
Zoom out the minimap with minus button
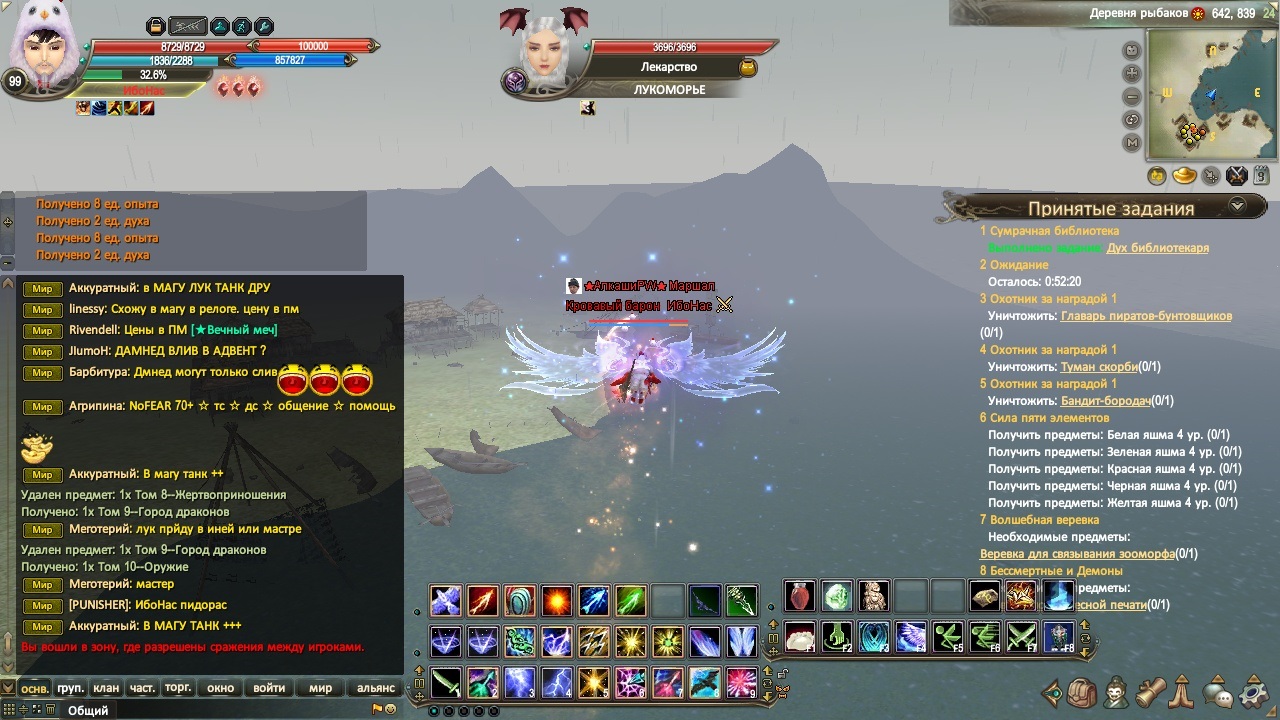(1132, 97)
